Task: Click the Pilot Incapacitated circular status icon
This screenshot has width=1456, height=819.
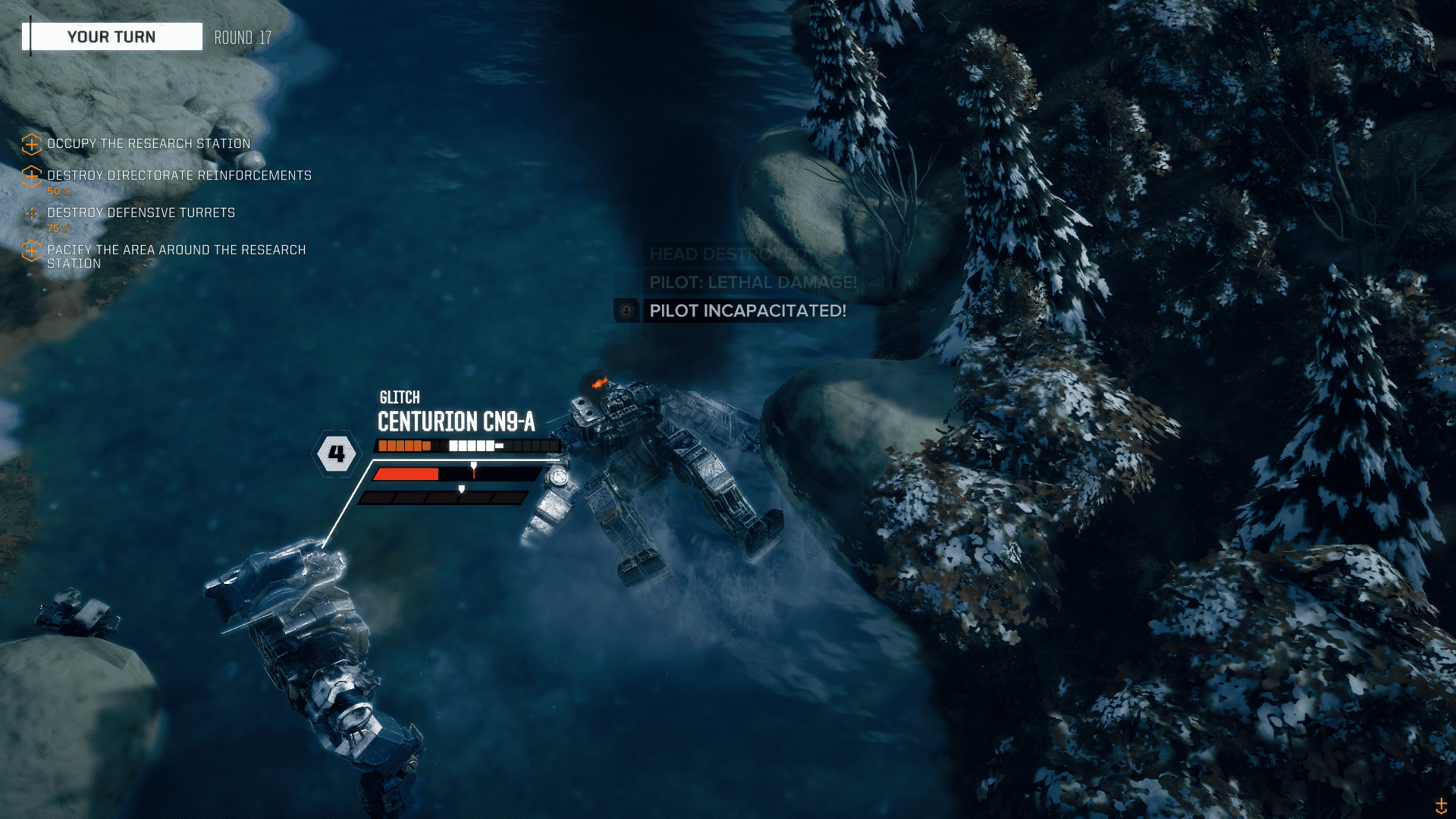Action: (626, 311)
